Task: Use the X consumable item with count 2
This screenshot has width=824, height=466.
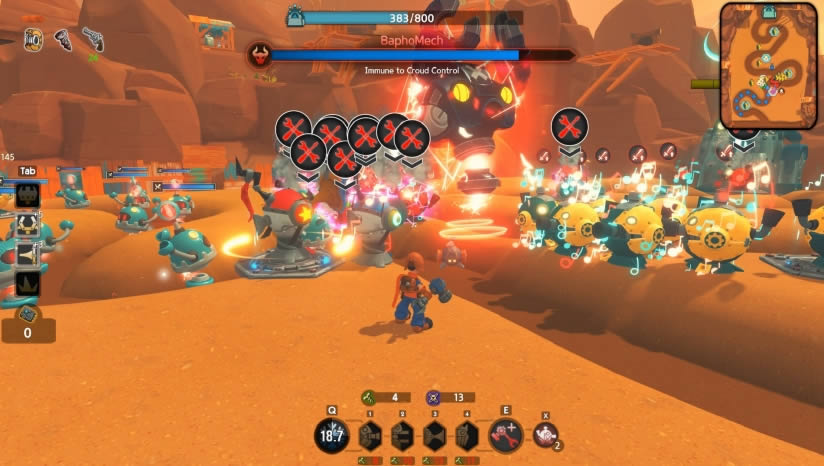Action: [x=545, y=435]
